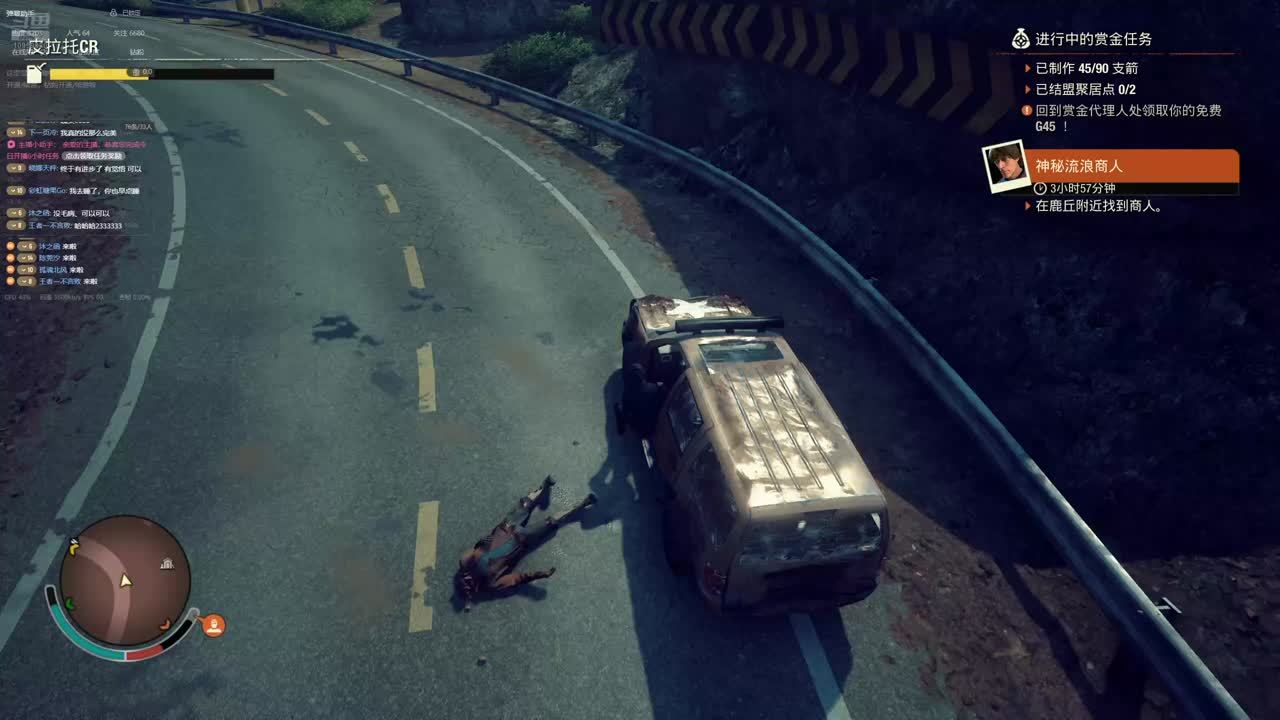The image size is (1280, 720).
Task: Open the circular minimap
Action: click(x=124, y=581)
